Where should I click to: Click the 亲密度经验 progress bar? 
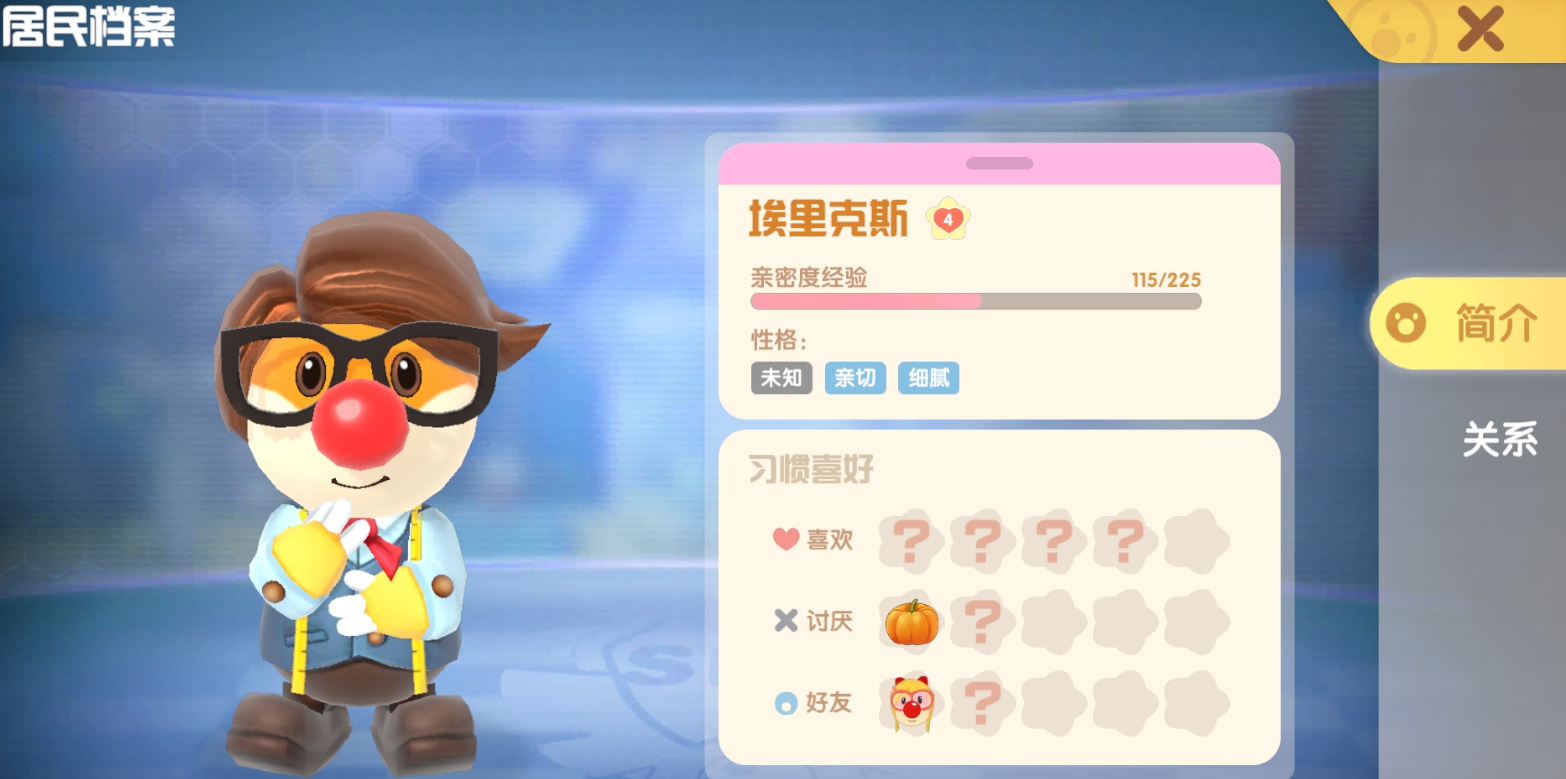pyautogui.click(x=975, y=301)
